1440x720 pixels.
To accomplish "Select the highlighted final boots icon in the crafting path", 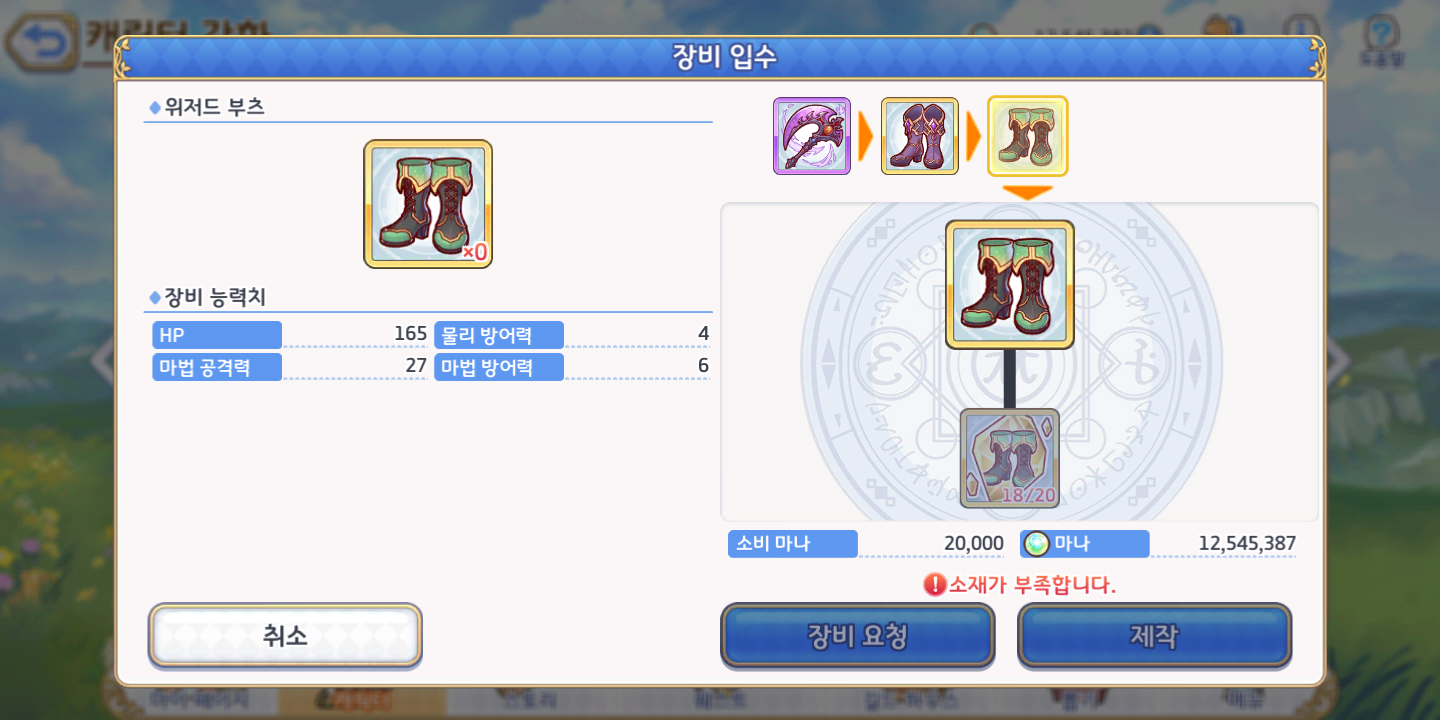I will pyautogui.click(x=1027, y=135).
